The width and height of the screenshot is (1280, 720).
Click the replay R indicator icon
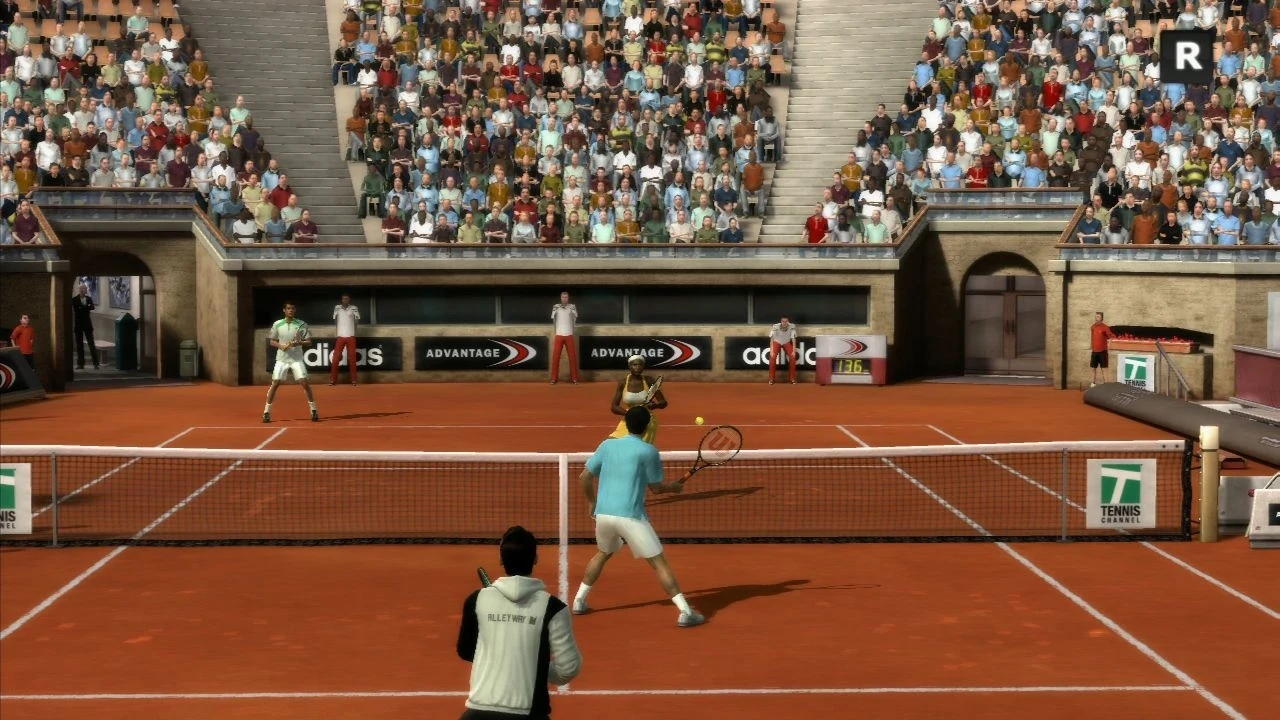tap(1187, 56)
